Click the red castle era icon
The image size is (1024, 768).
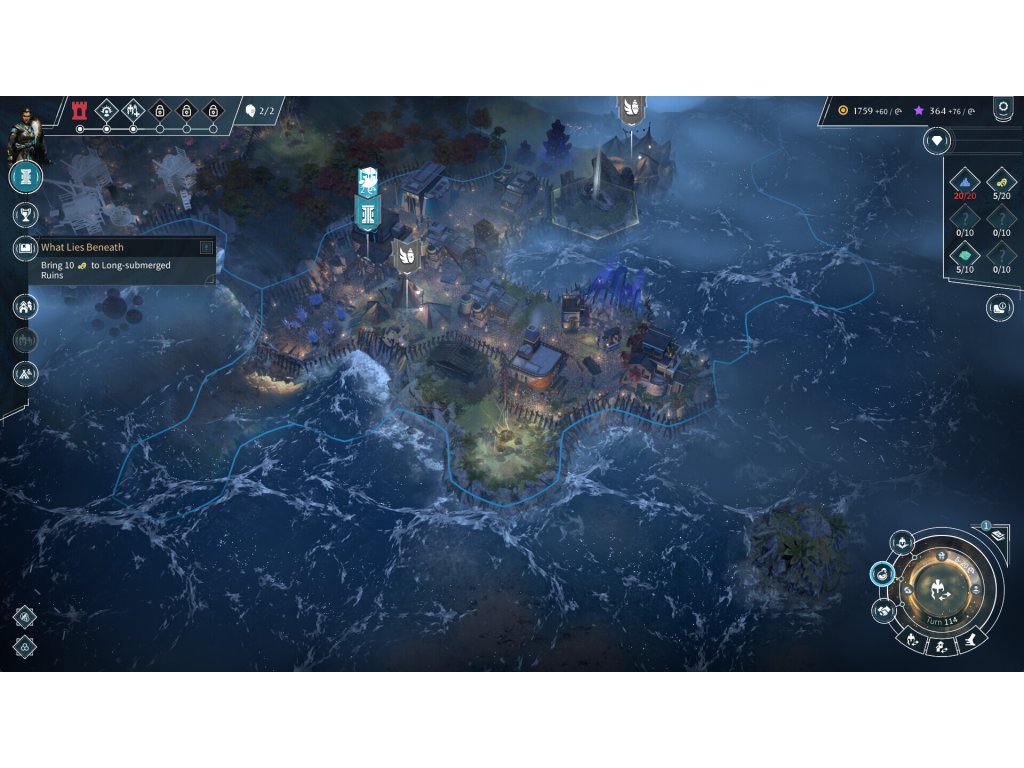point(80,110)
